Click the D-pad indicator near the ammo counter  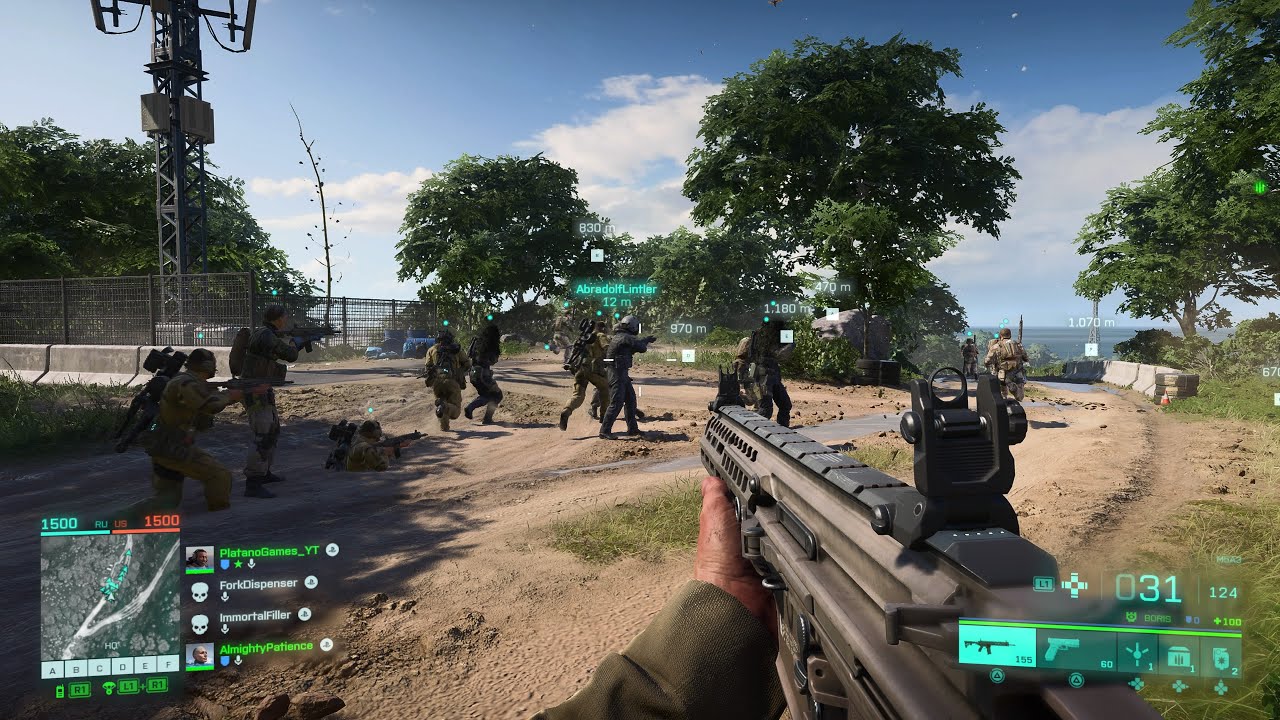(1075, 585)
